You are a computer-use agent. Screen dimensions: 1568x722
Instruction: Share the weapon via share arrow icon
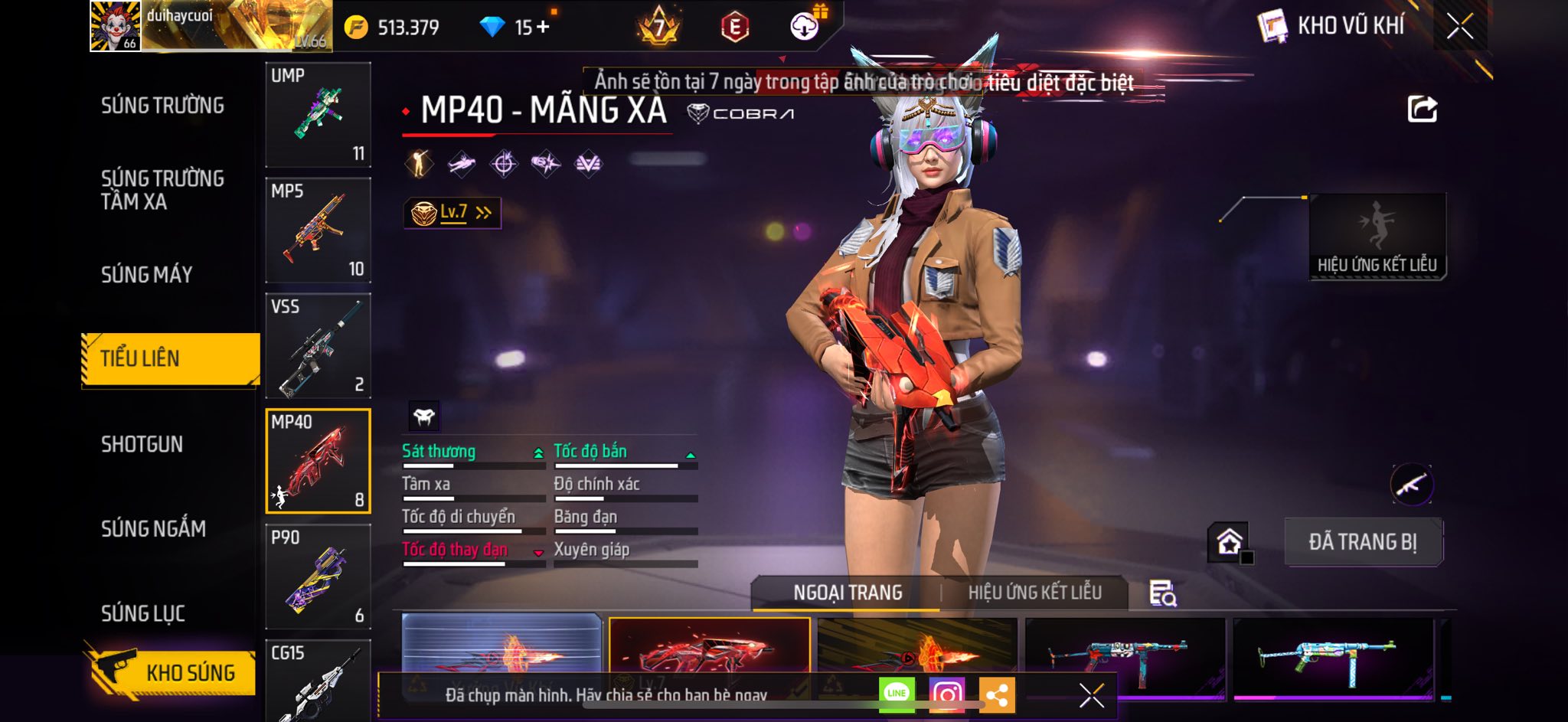click(x=1422, y=109)
